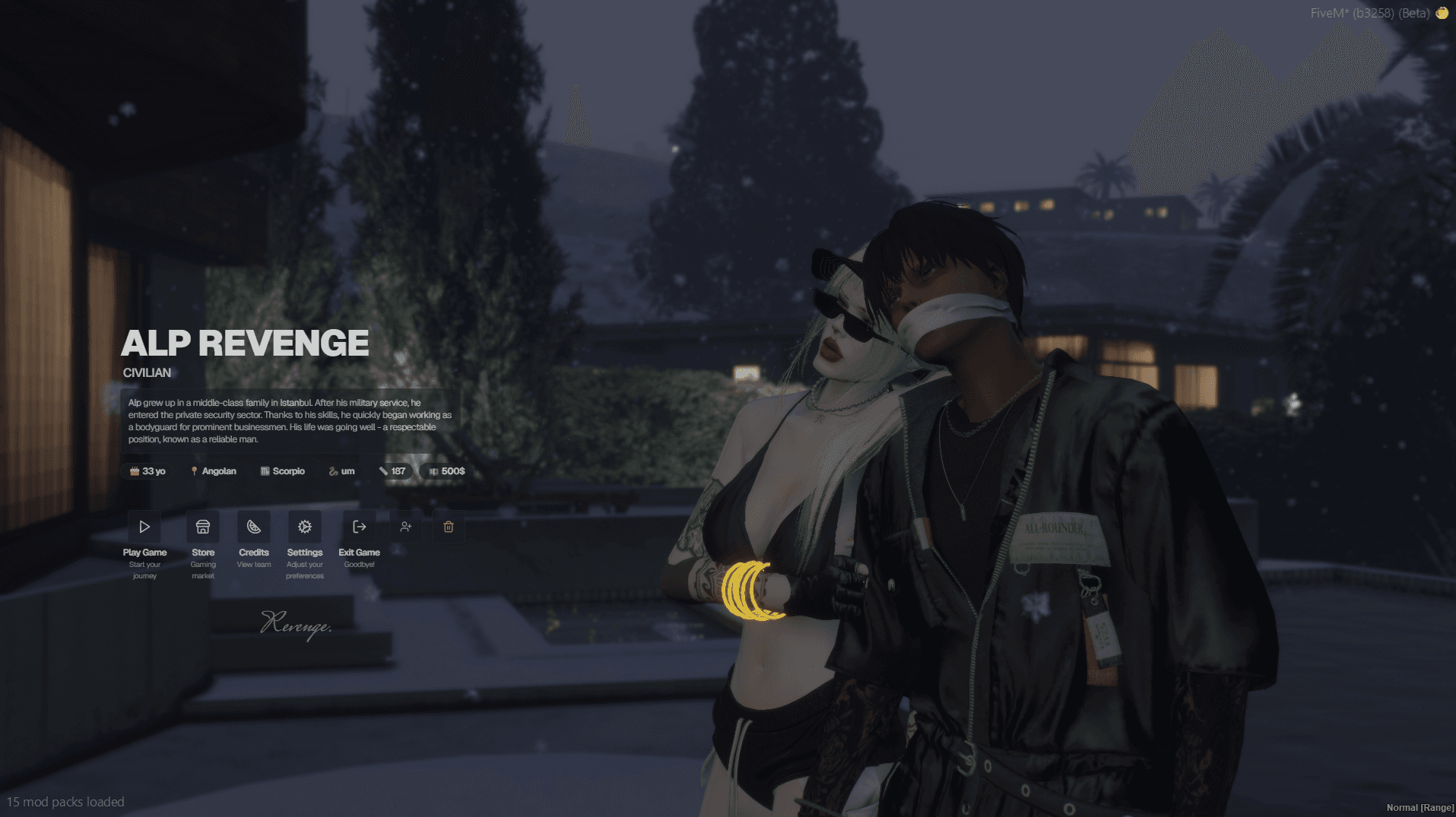Click the emoji icon next to FiveM version
Image resolution: width=1456 pixels, height=817 pixels.
1442,12
